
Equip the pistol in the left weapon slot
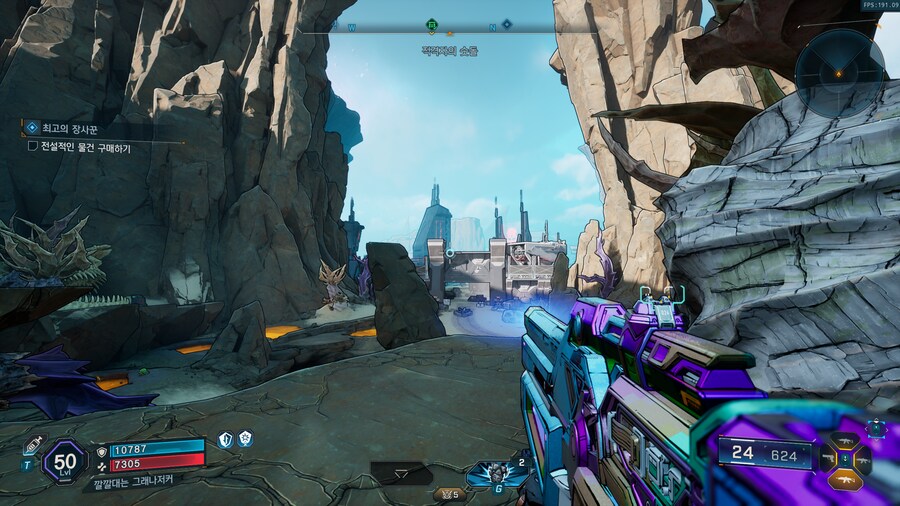pos(828,461)
